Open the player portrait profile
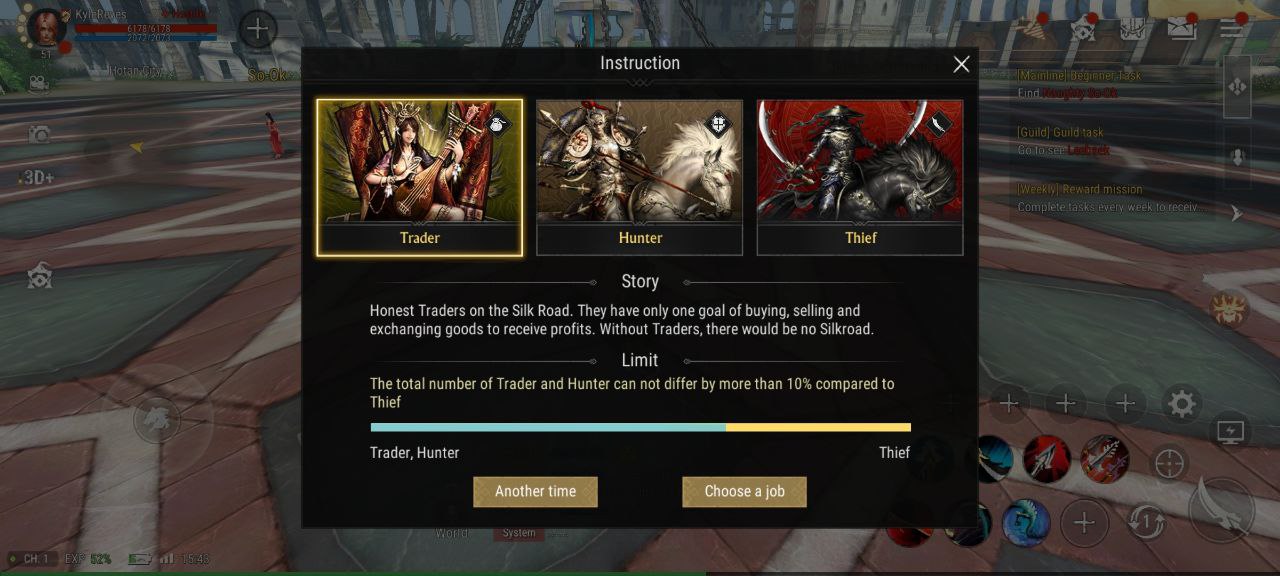 coord(46,28)
